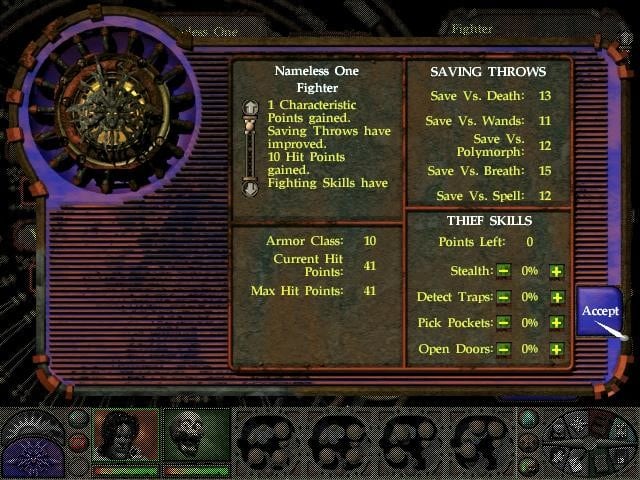This screenshot has height=480, width=640.
Task: Increase the Open Doors skill
Action: (556, 350)
